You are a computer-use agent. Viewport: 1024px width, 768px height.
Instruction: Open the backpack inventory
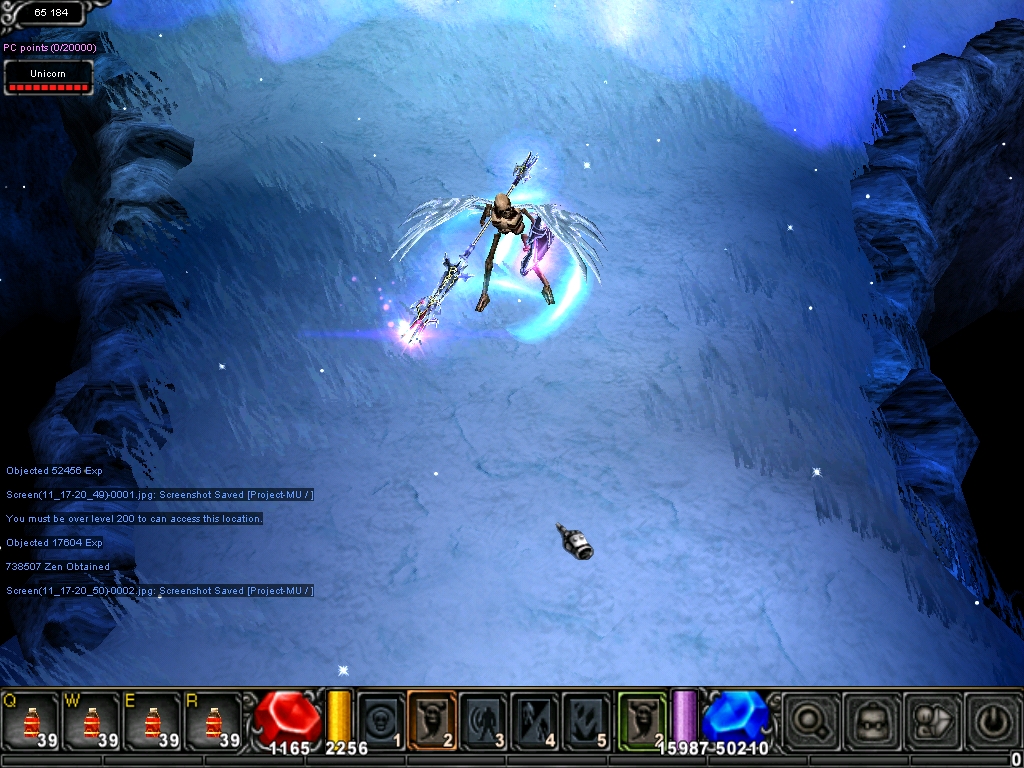(x=870, y=722)
